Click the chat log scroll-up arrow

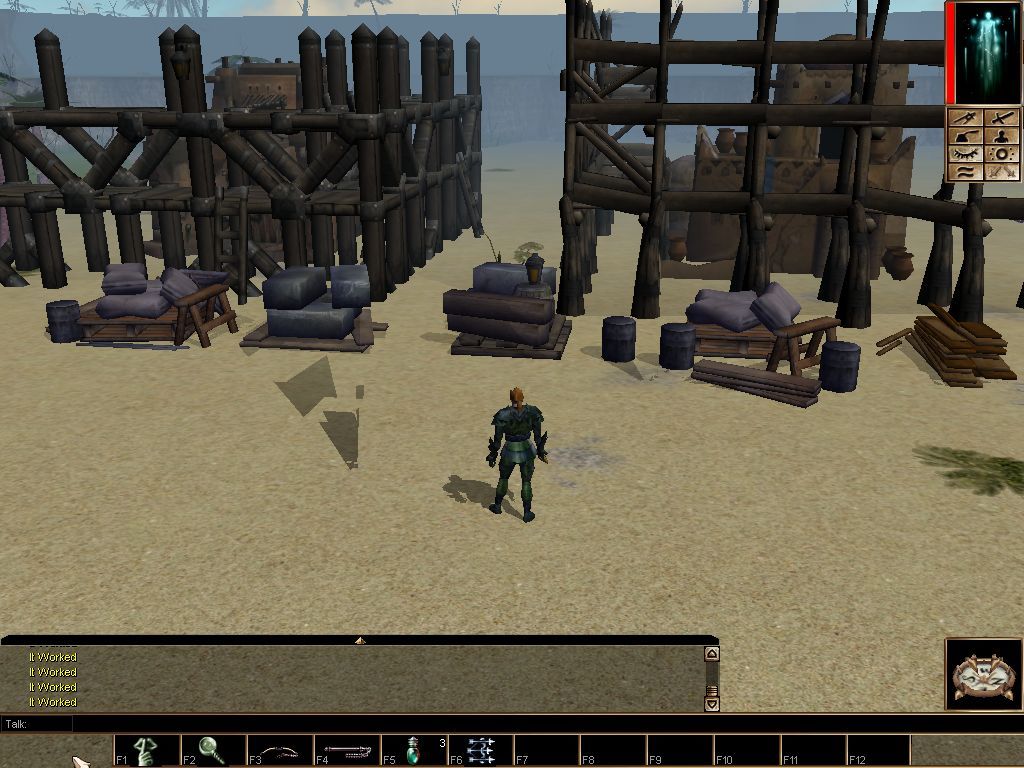[x=712, y=654]
